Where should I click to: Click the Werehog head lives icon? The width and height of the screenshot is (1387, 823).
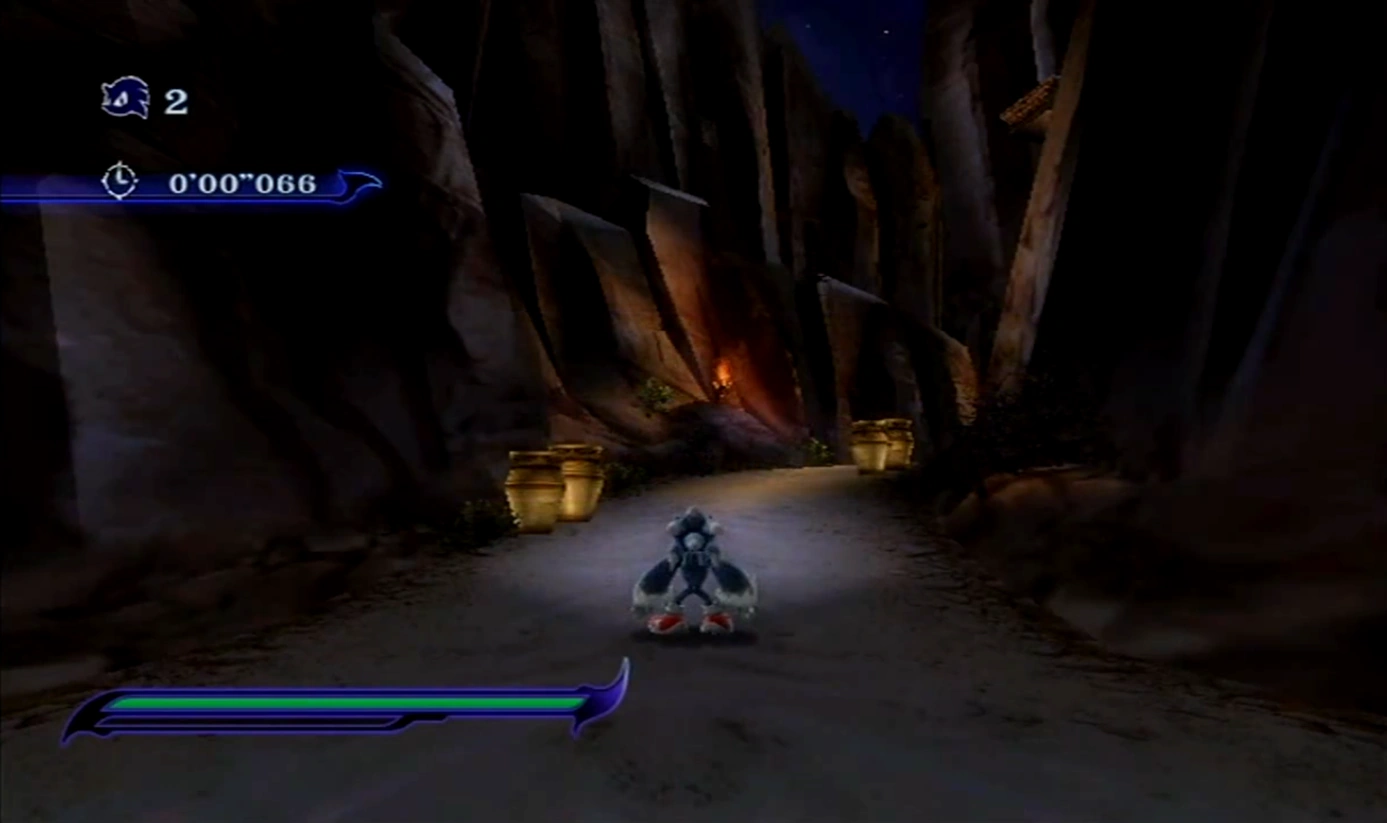(x=126, y=98)
